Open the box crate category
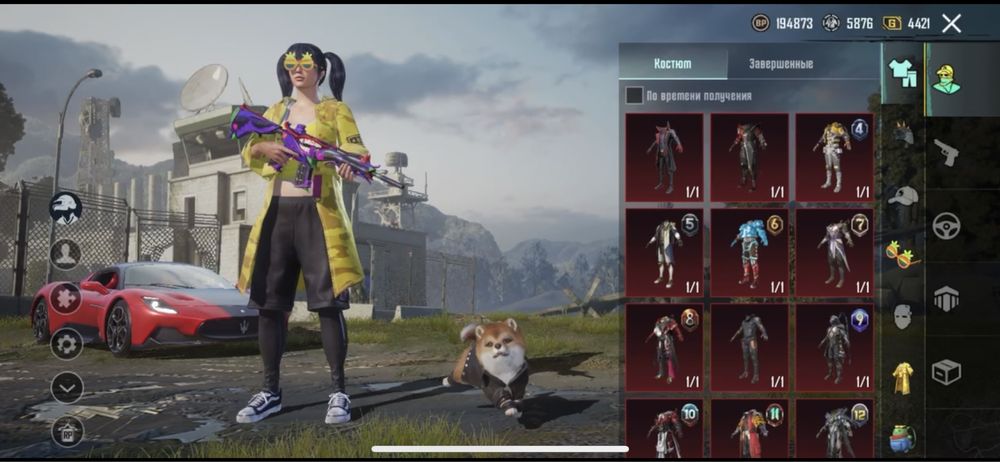 tap(946, 372)
